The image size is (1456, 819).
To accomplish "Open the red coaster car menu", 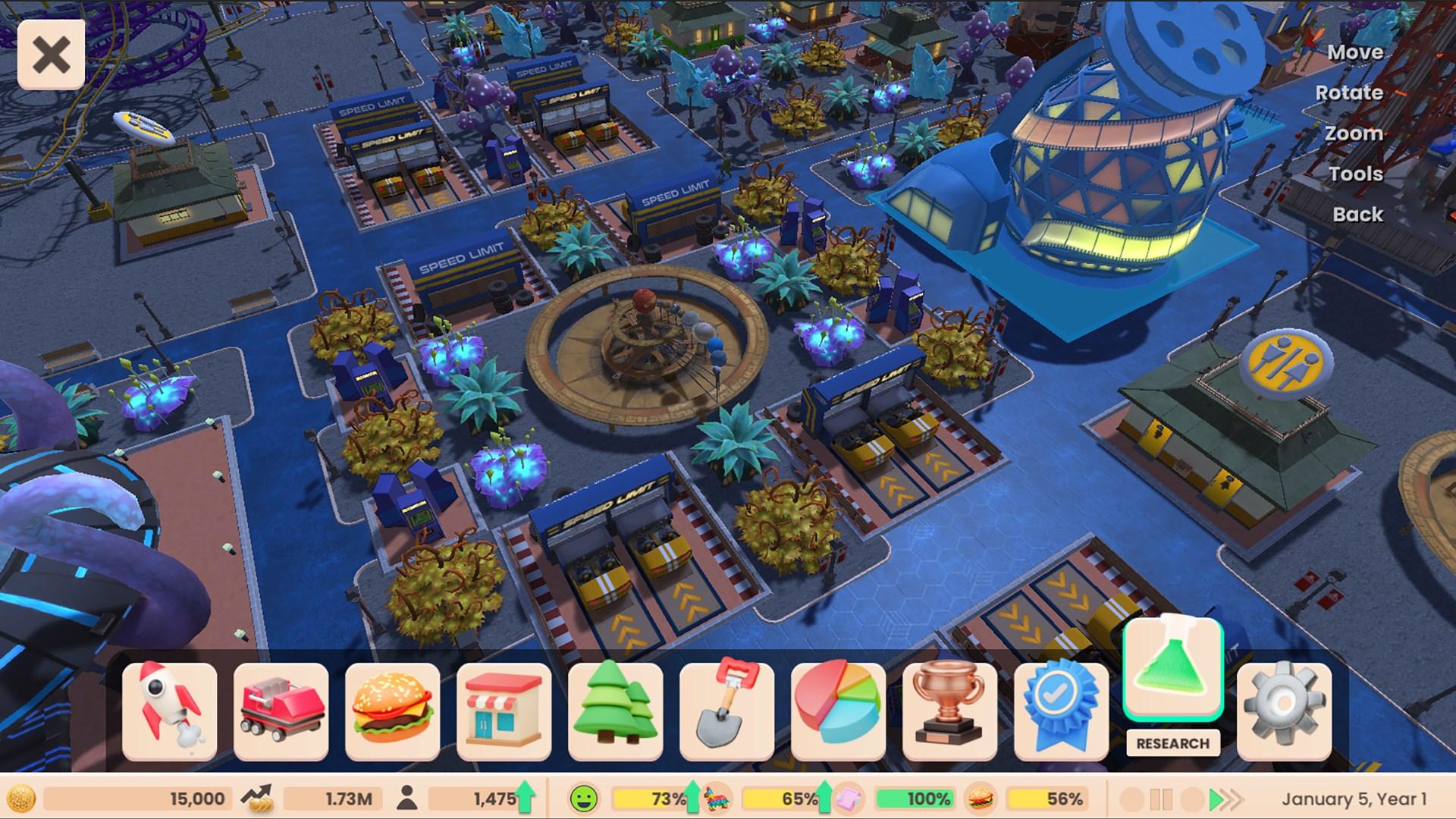I will (x=281, y=711).
